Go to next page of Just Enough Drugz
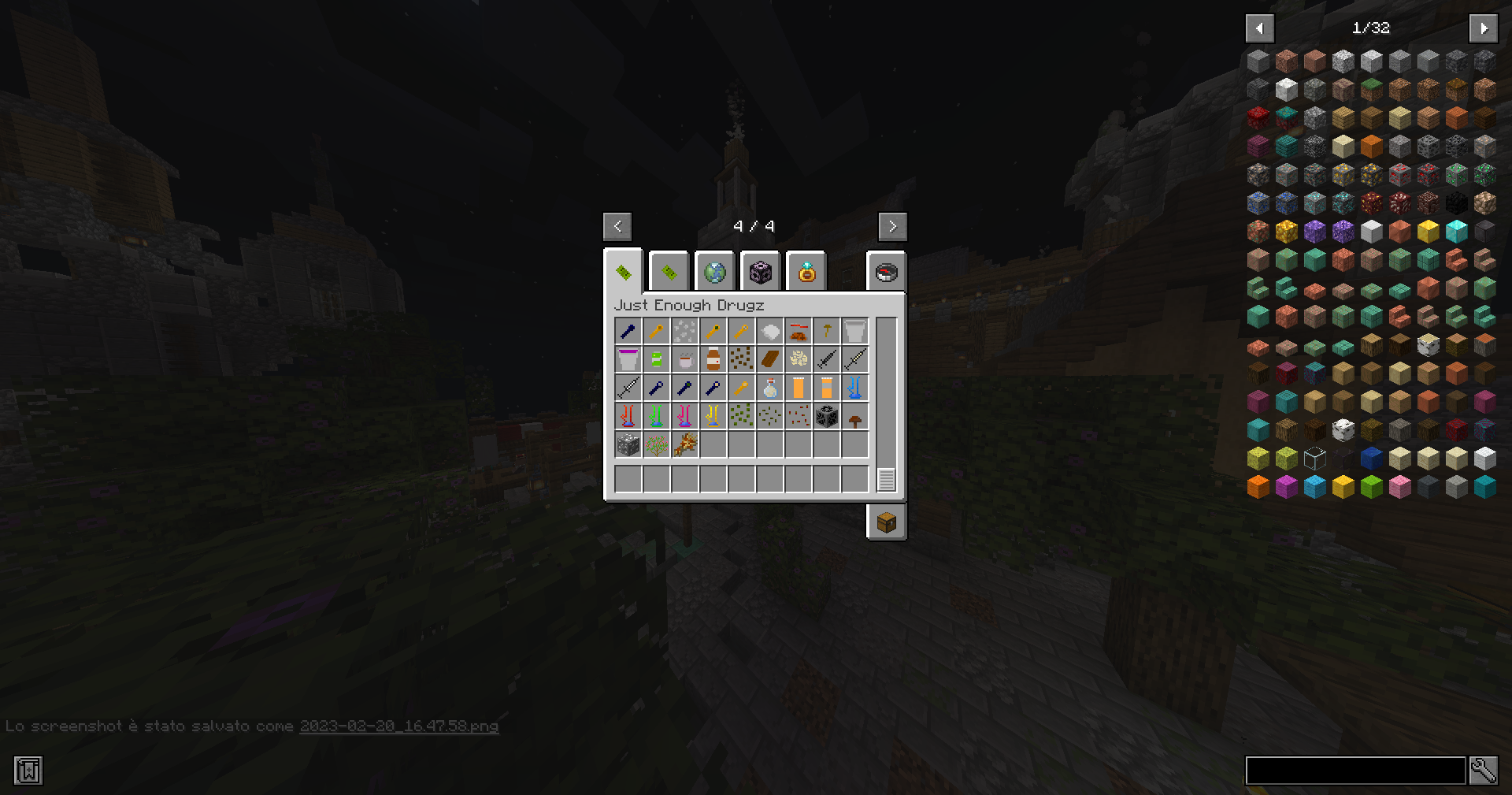This screenshot has height=795, width=1512. point(893,227)
